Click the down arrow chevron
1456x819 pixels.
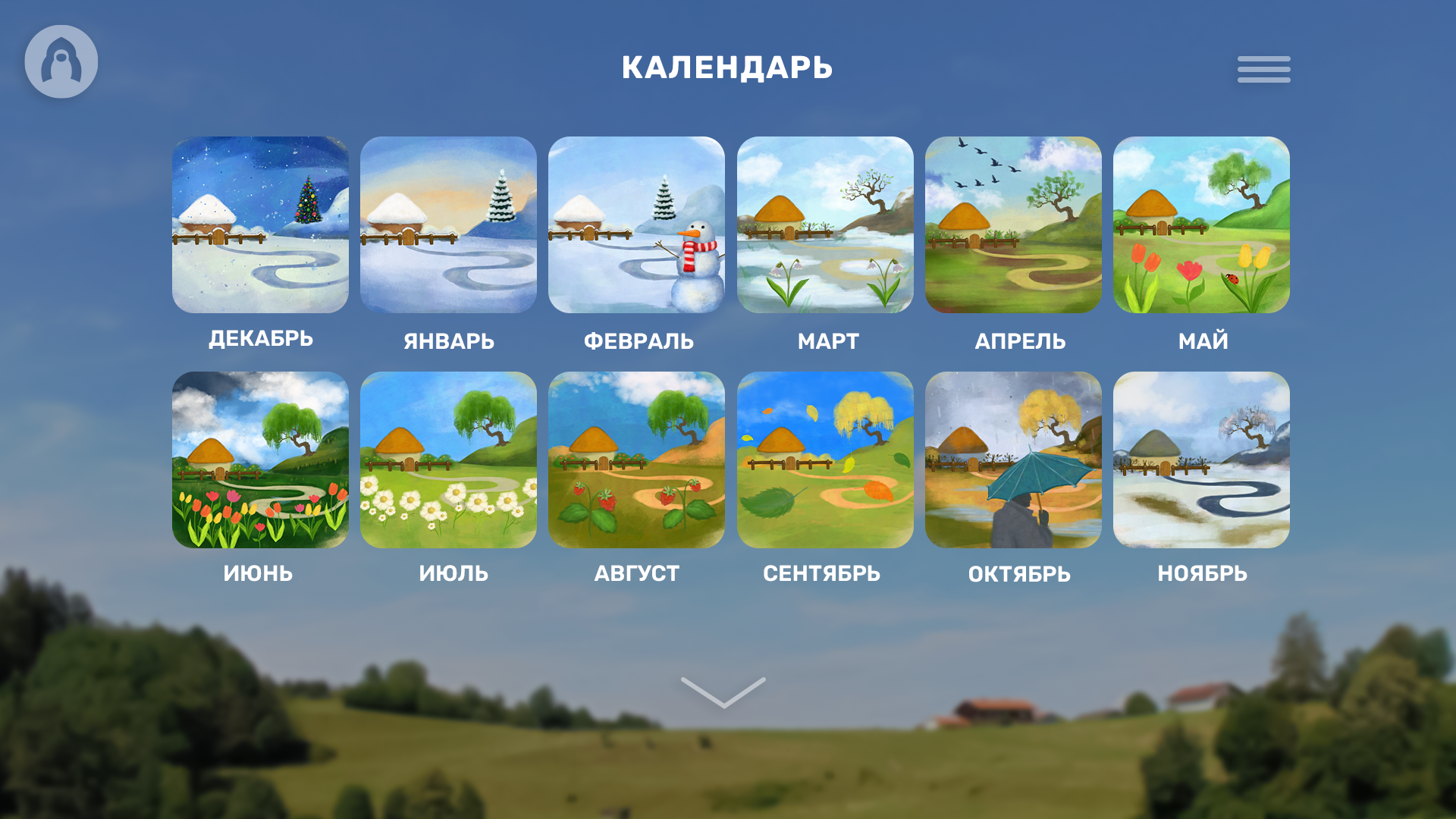(x=723, y=692)
